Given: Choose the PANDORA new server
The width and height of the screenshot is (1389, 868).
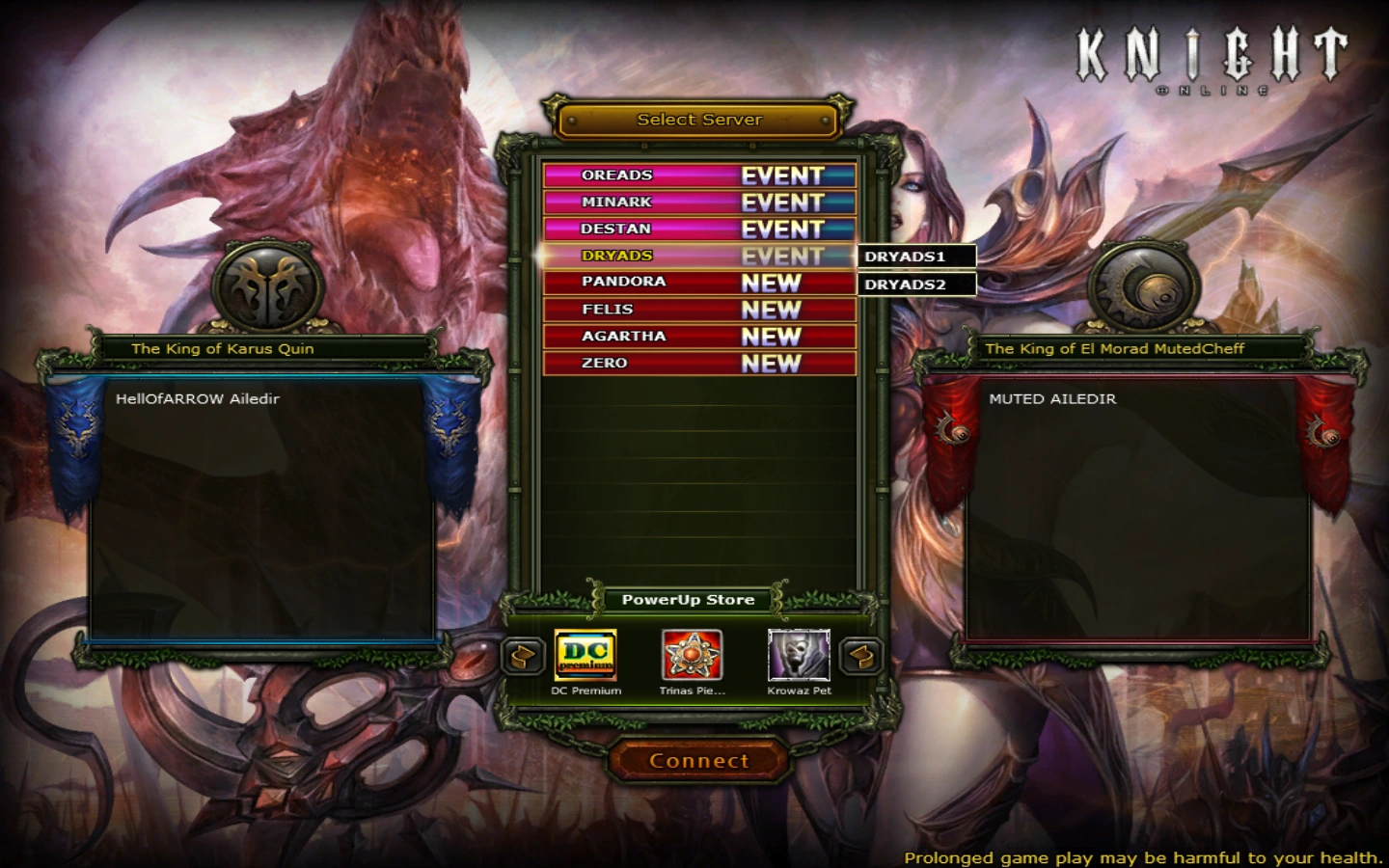Looking at the screenshot, I should click(699, 283).
